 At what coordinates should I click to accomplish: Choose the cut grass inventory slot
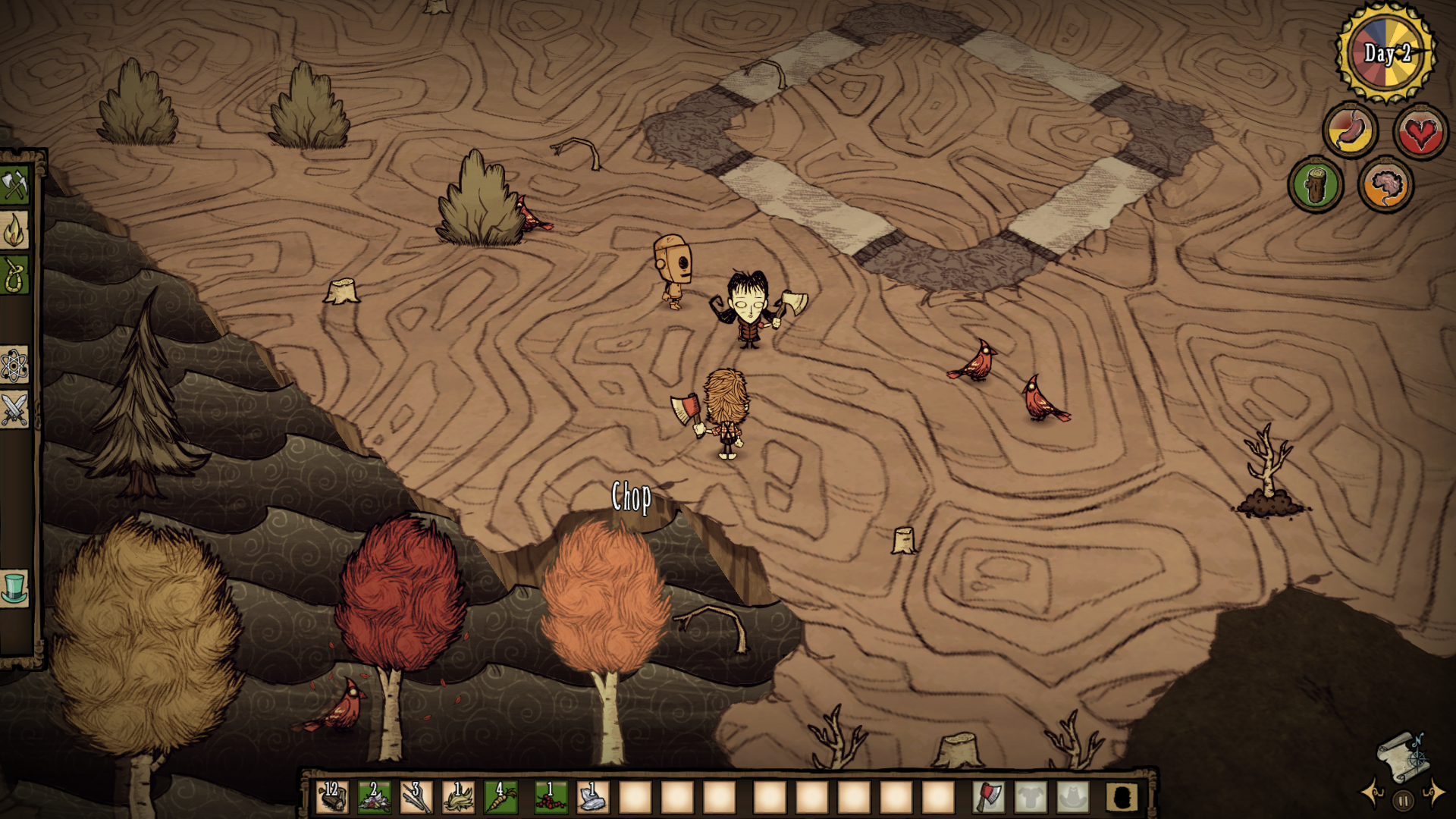[458, 797]
